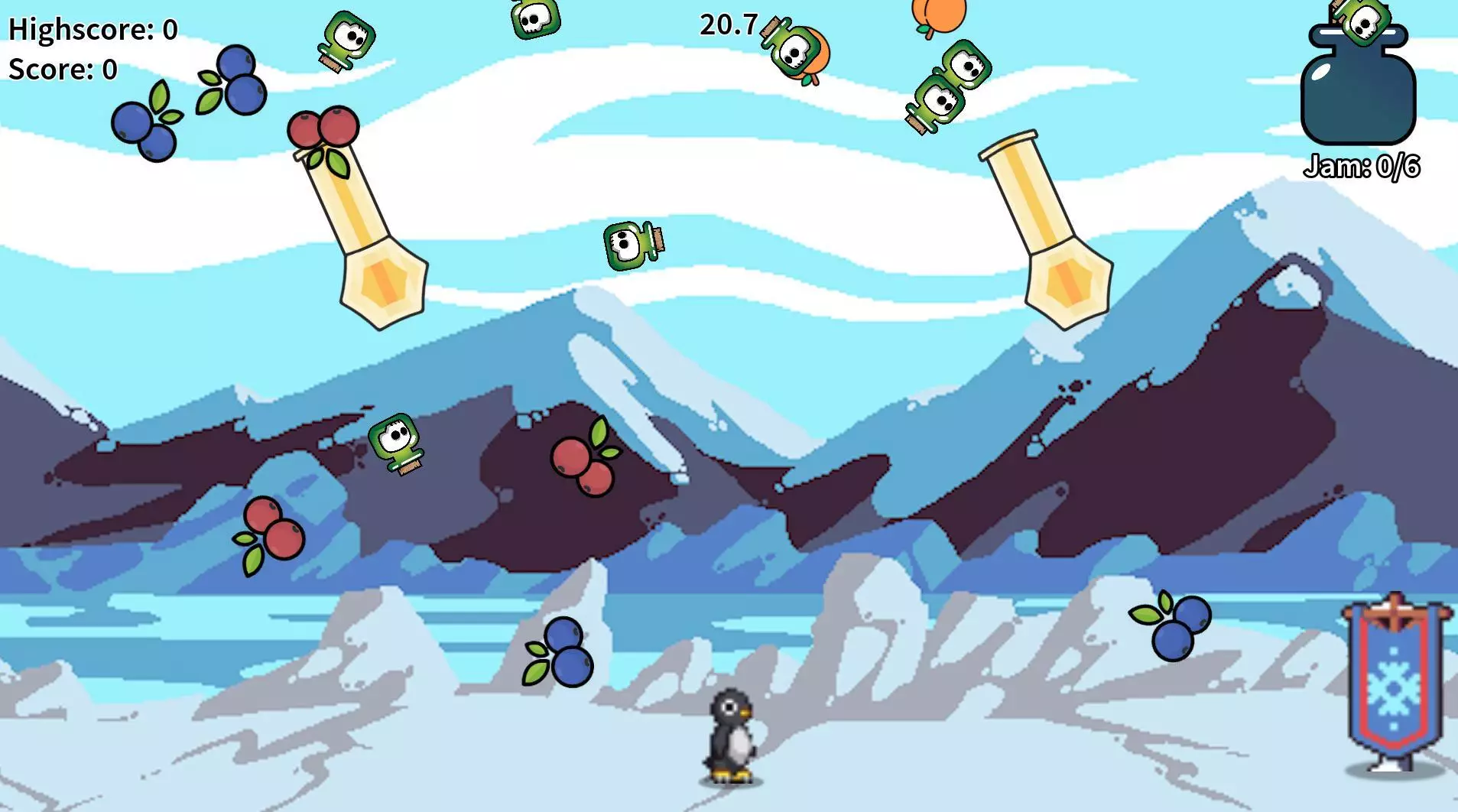Click the Highscore: 0 label

pyautogui.click(x=92, y=29)
